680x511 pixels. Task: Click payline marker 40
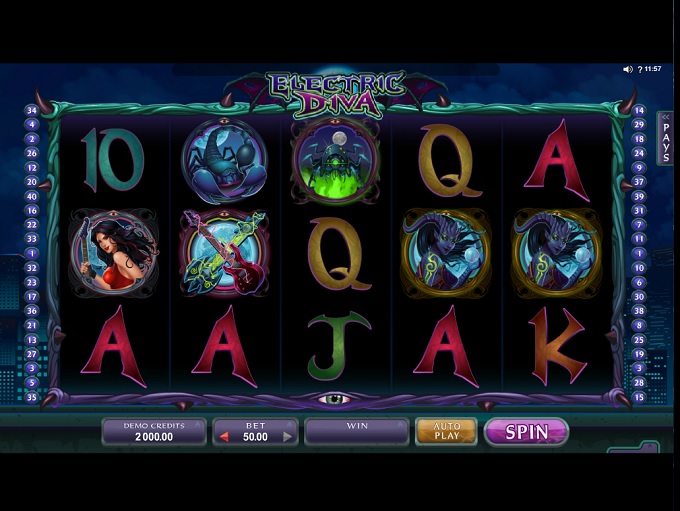point(32,196)
